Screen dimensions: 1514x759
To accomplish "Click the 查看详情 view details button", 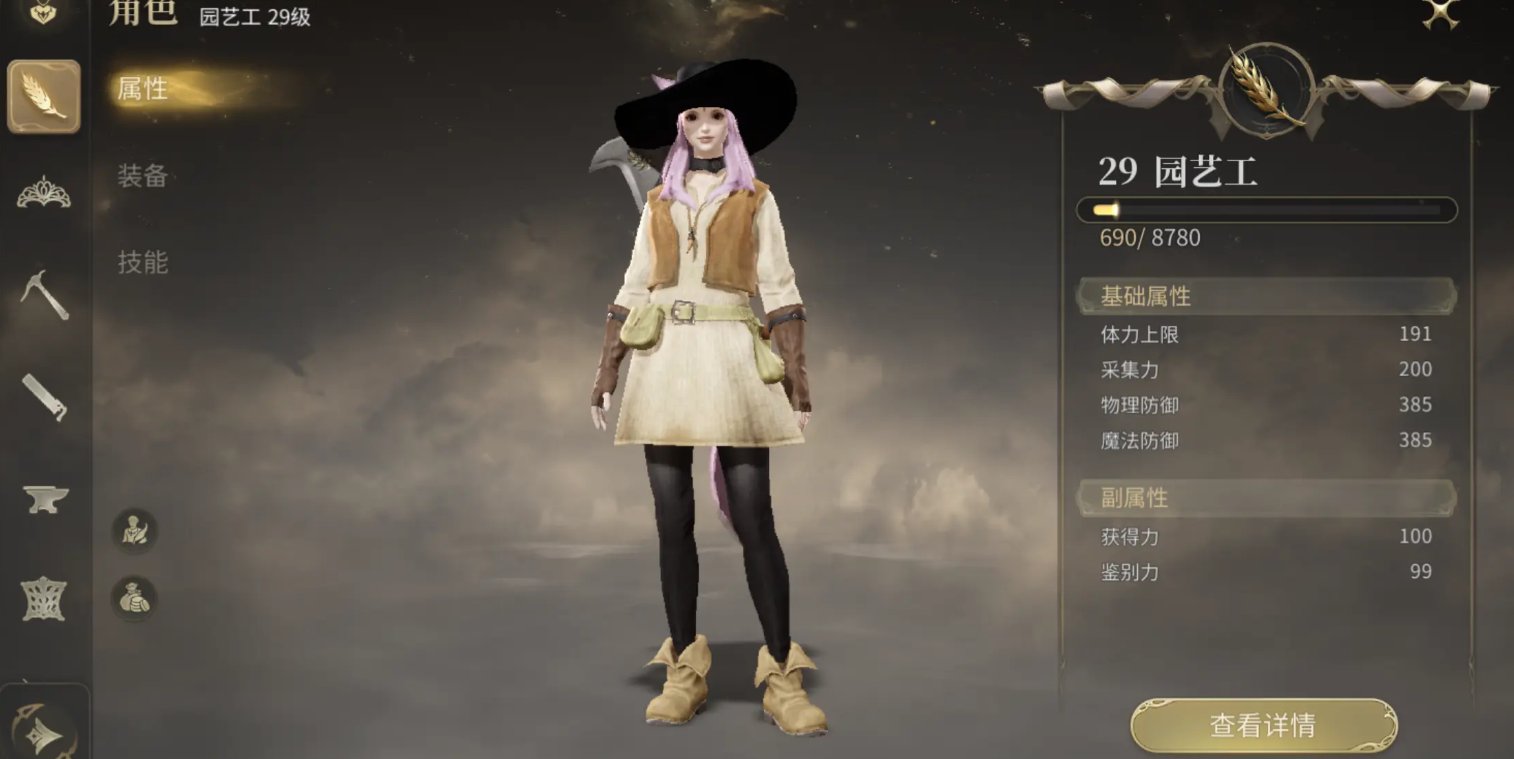I will point(1263,725).
